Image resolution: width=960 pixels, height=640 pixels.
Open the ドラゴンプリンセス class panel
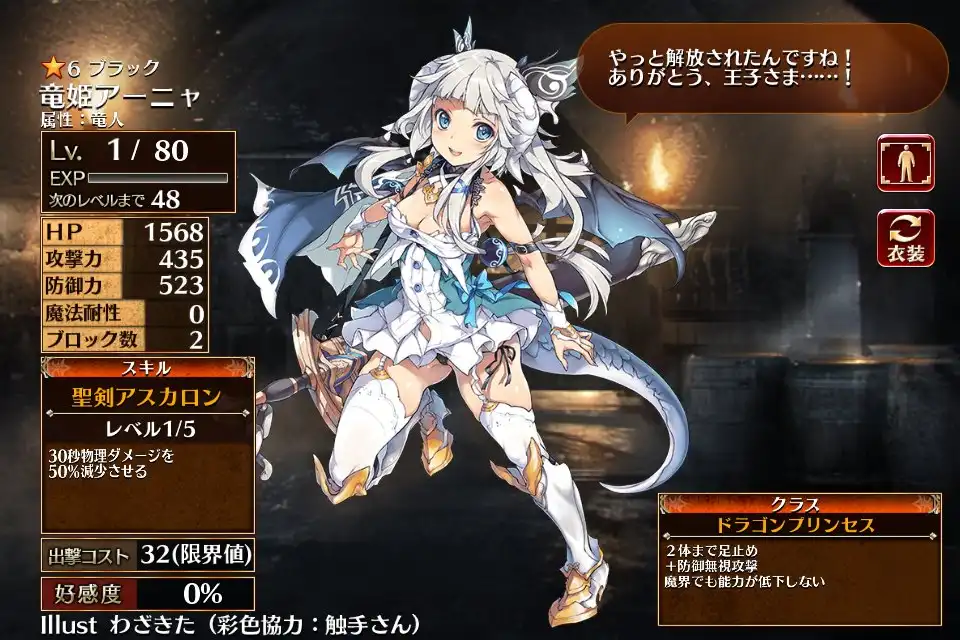pyautogui.click(x=797, y=525)
